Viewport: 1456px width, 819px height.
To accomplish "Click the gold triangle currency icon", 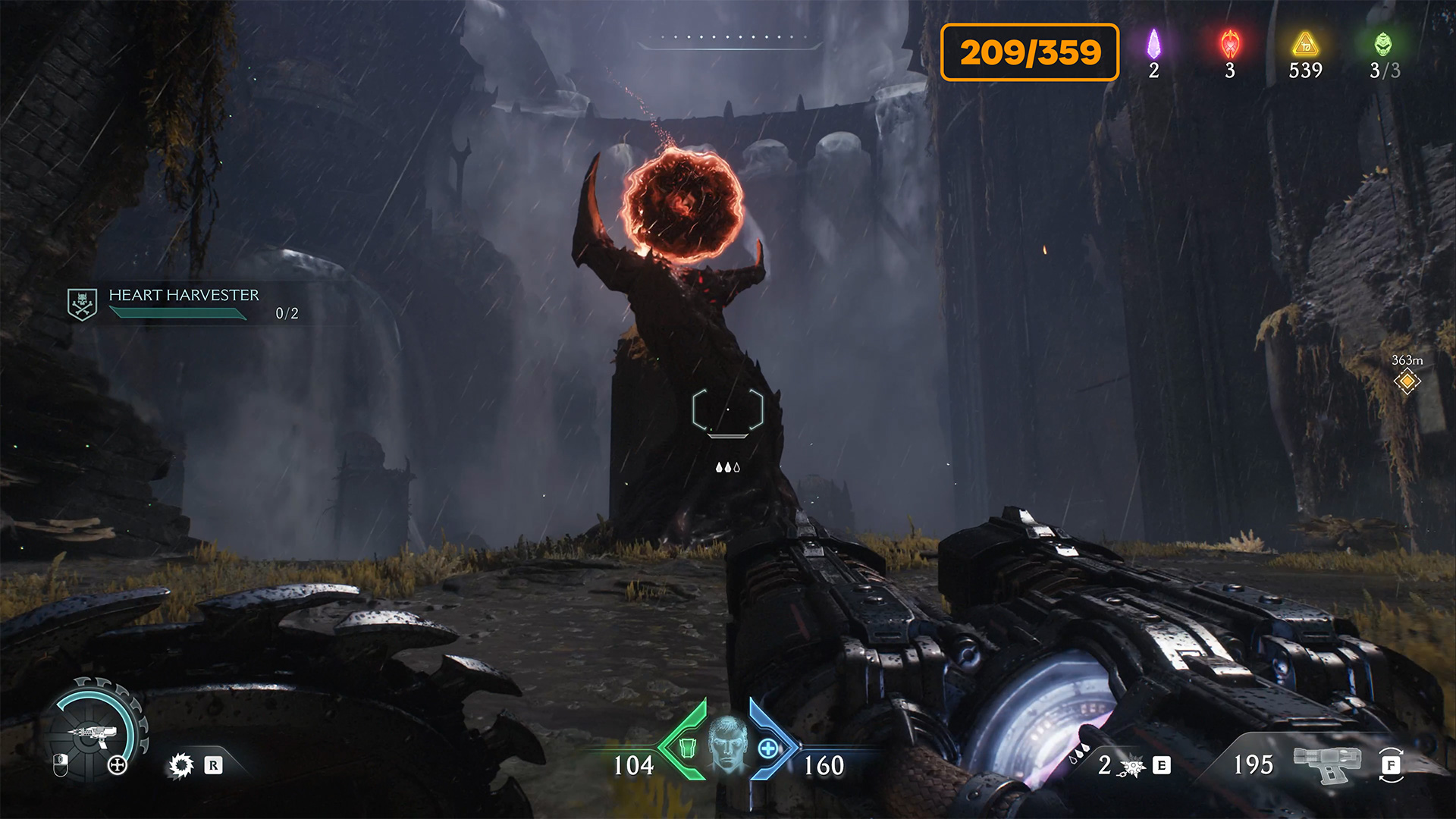I will pyautogui.click(x=1305, y=44).
